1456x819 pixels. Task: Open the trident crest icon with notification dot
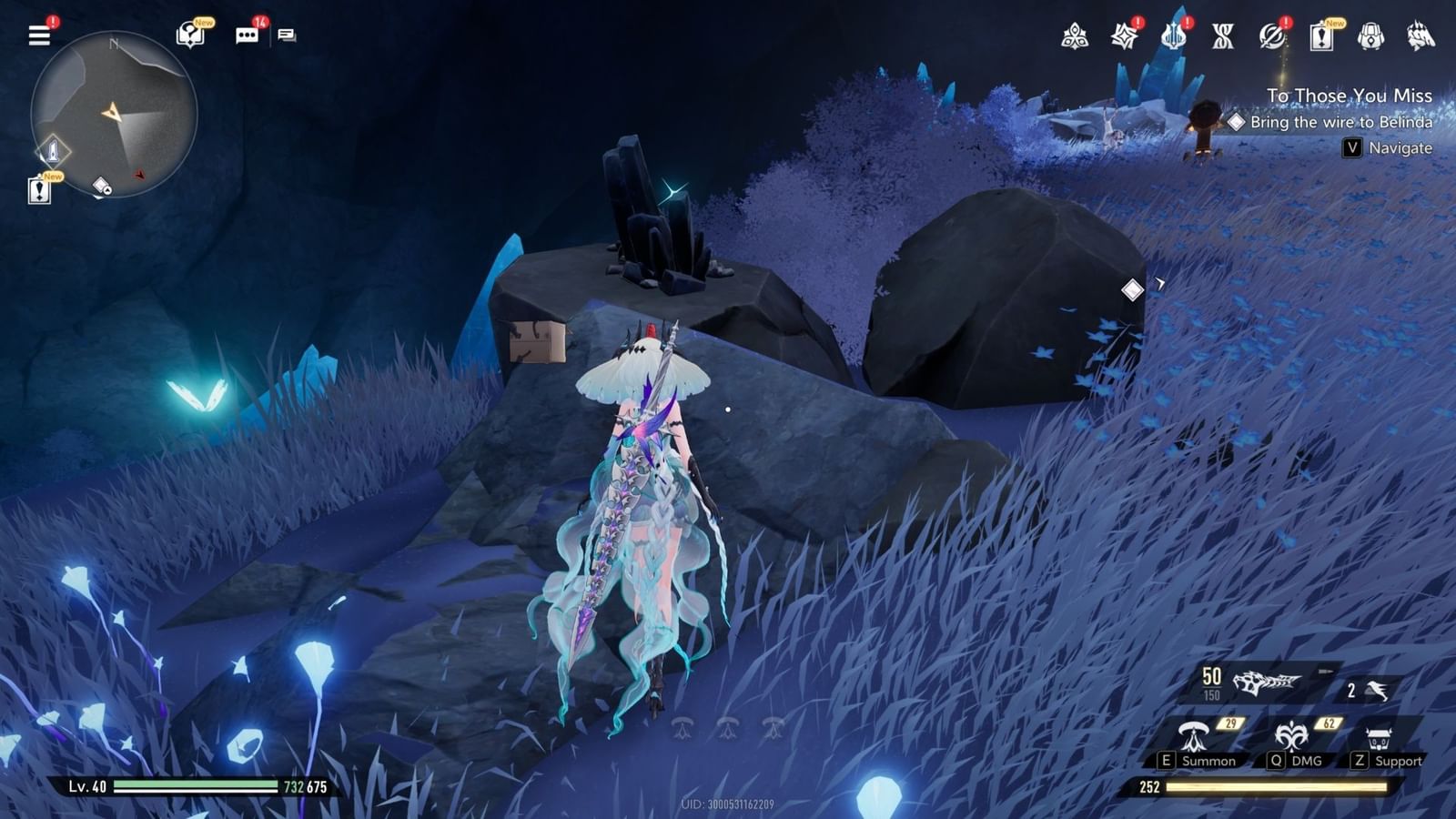click(x=1173, y=37)
